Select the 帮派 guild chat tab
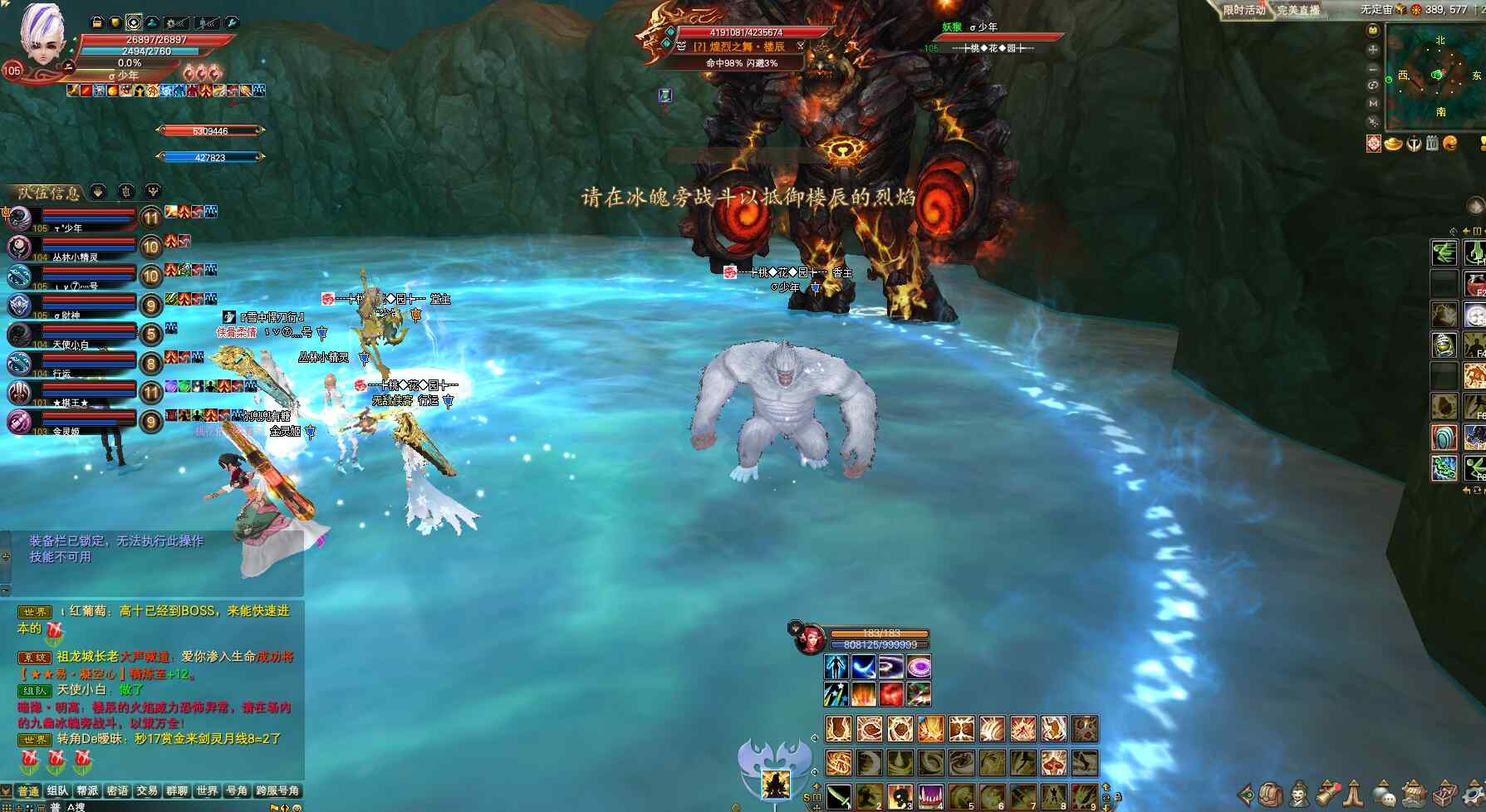The width and height of the screenshot is (1486, 812). [x=87, y=791]
